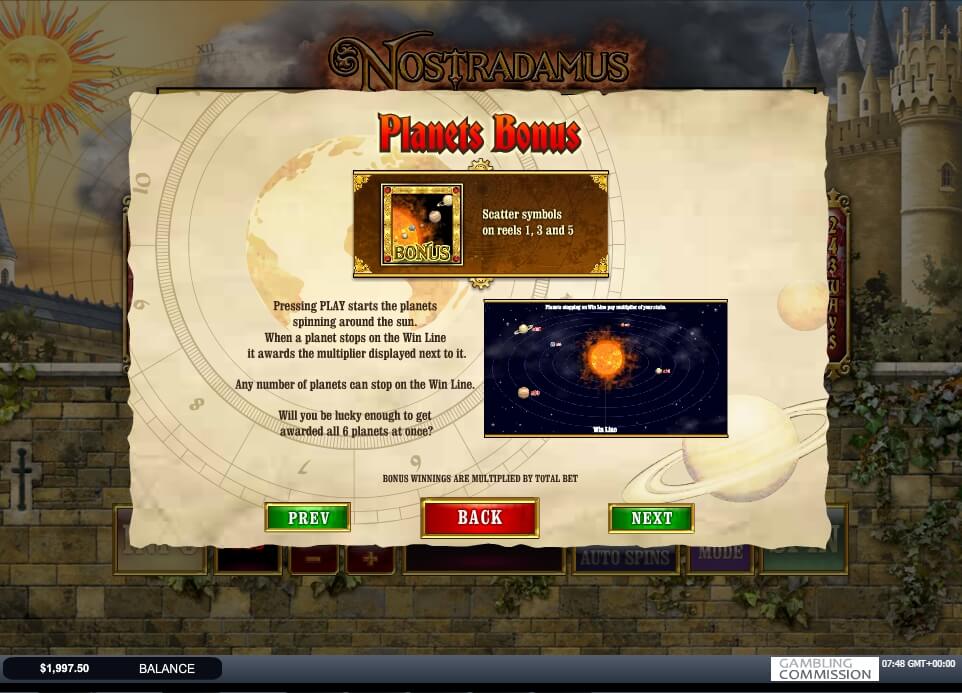Image resolution: width=962 pixels, height=693 pixels.
Task: Go to the previous paytable page with PREV
Action: click(307, 517)
